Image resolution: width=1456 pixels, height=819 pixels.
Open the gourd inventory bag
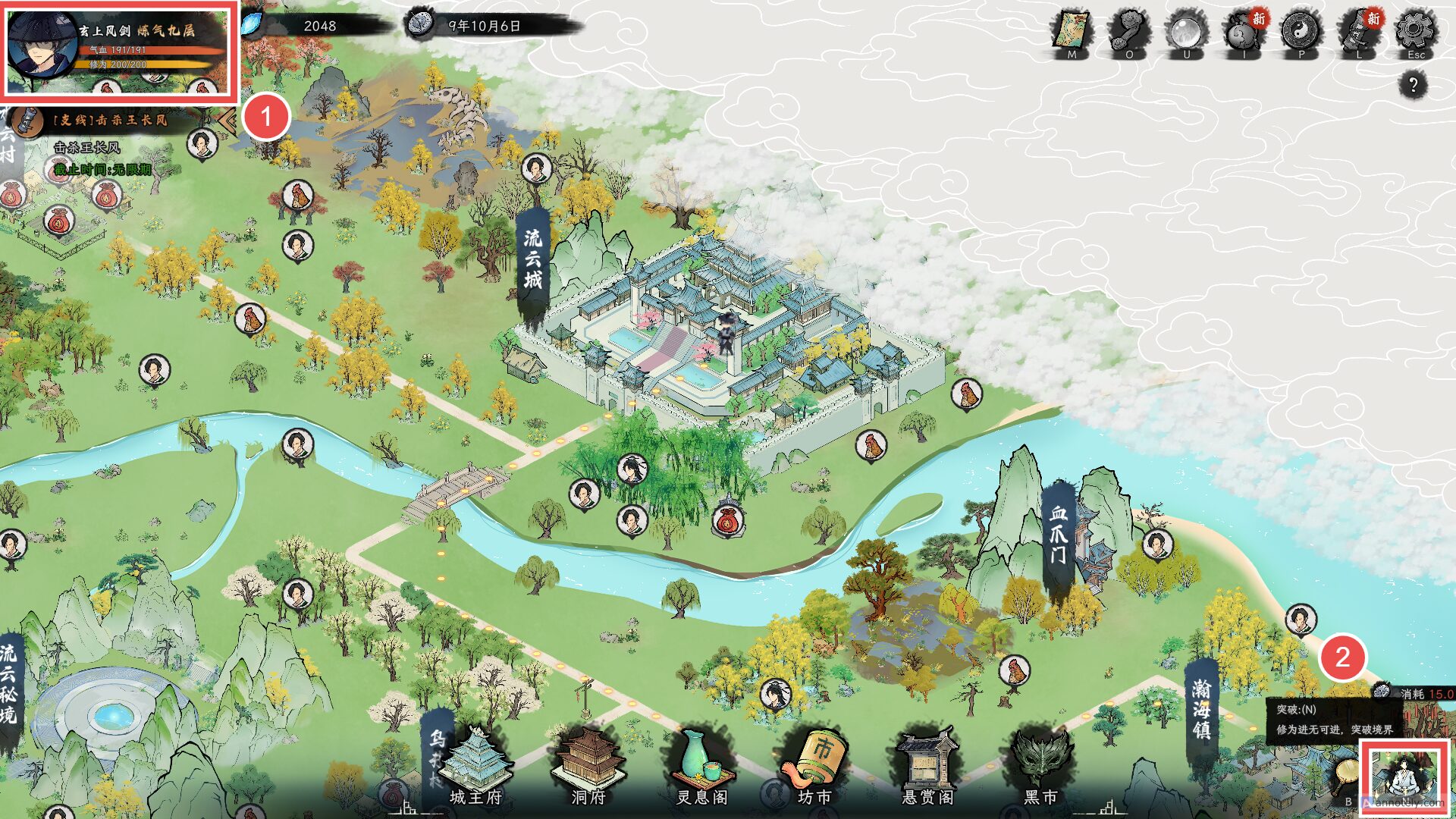[1244, 32]
